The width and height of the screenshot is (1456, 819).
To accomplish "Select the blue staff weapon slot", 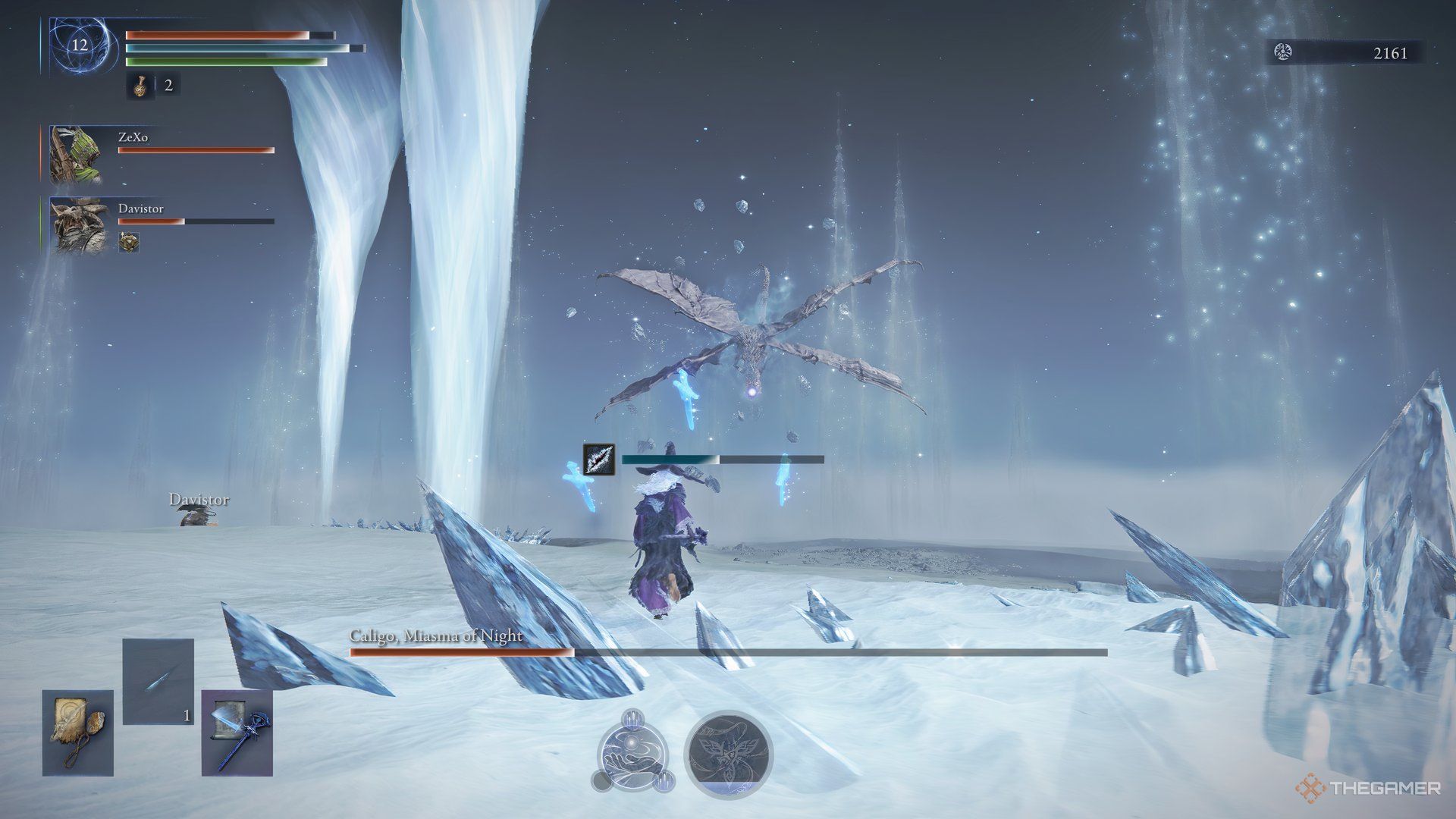I will click(x=237, y=732).
